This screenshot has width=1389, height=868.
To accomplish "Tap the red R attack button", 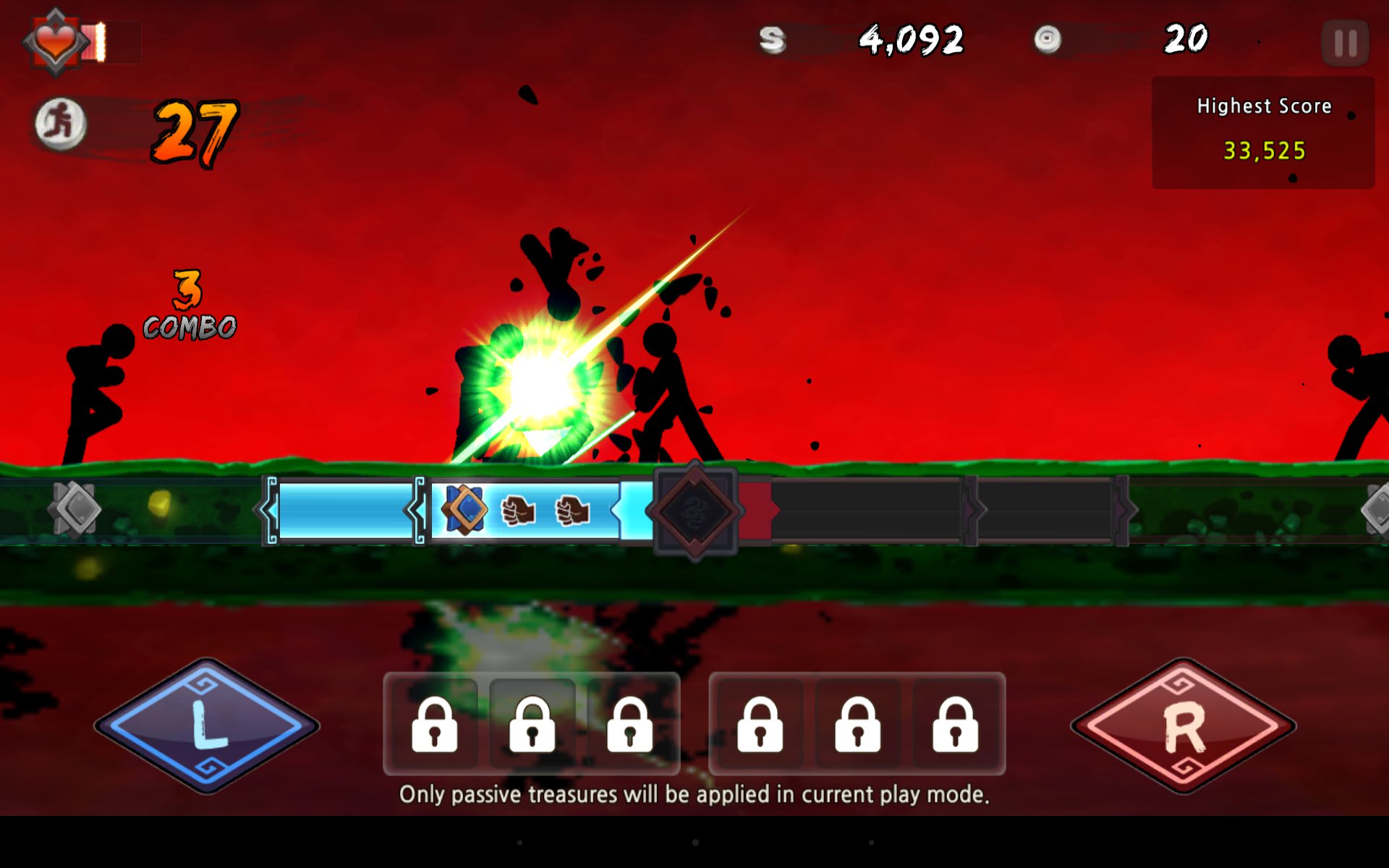I will 1184,726.
